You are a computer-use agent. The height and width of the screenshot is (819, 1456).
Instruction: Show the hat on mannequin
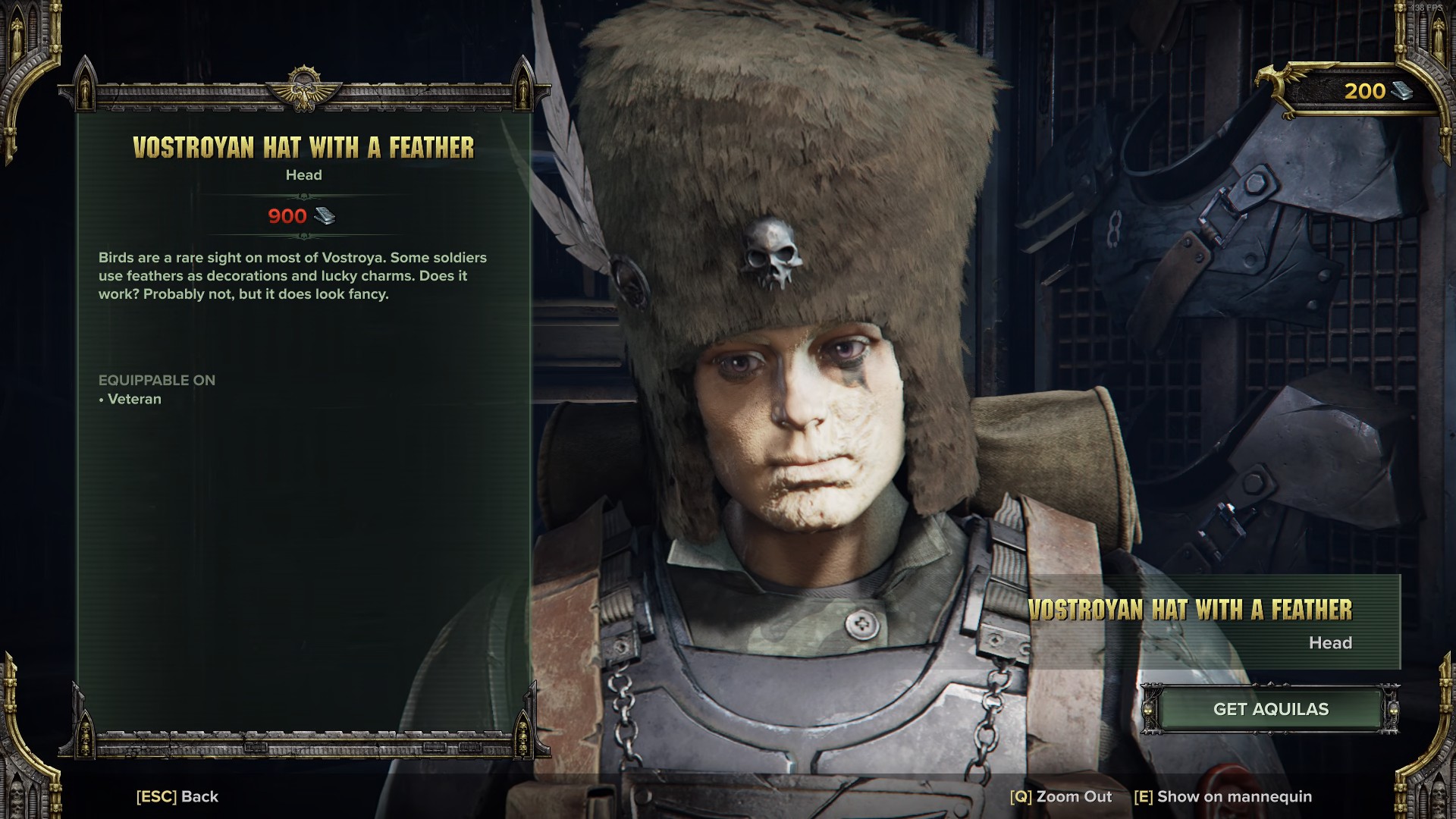[1222, 796]
